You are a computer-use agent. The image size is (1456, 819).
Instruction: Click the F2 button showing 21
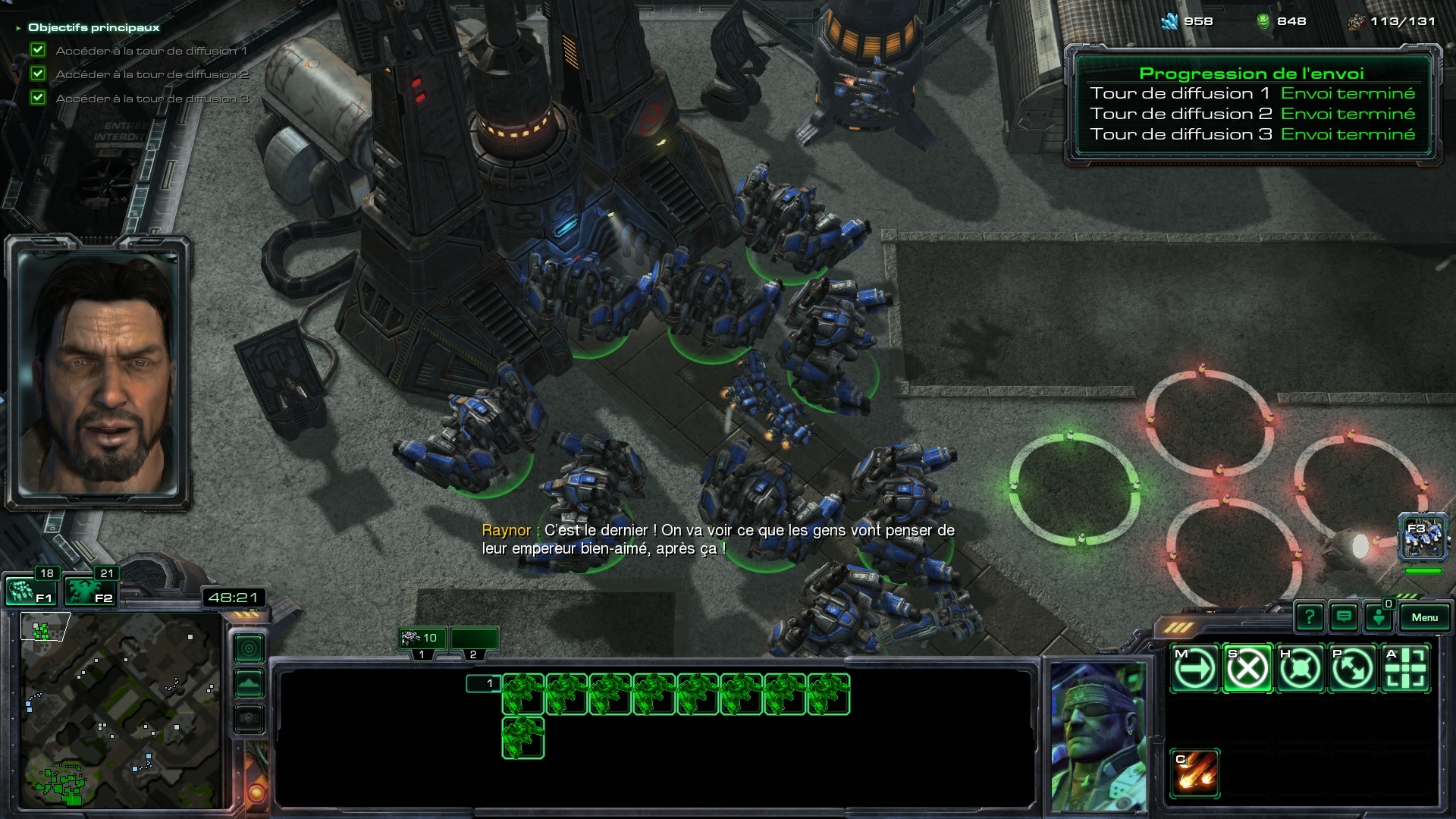pyautogui.click(x=89, y=591)
